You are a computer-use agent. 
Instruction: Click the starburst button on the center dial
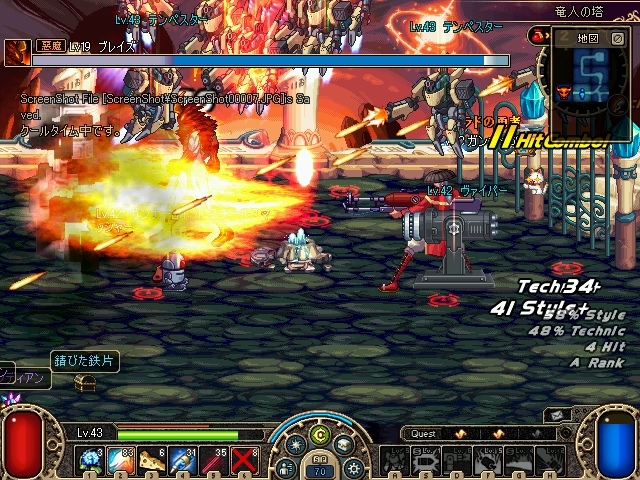pyautogui.click(x=297, y=445)
